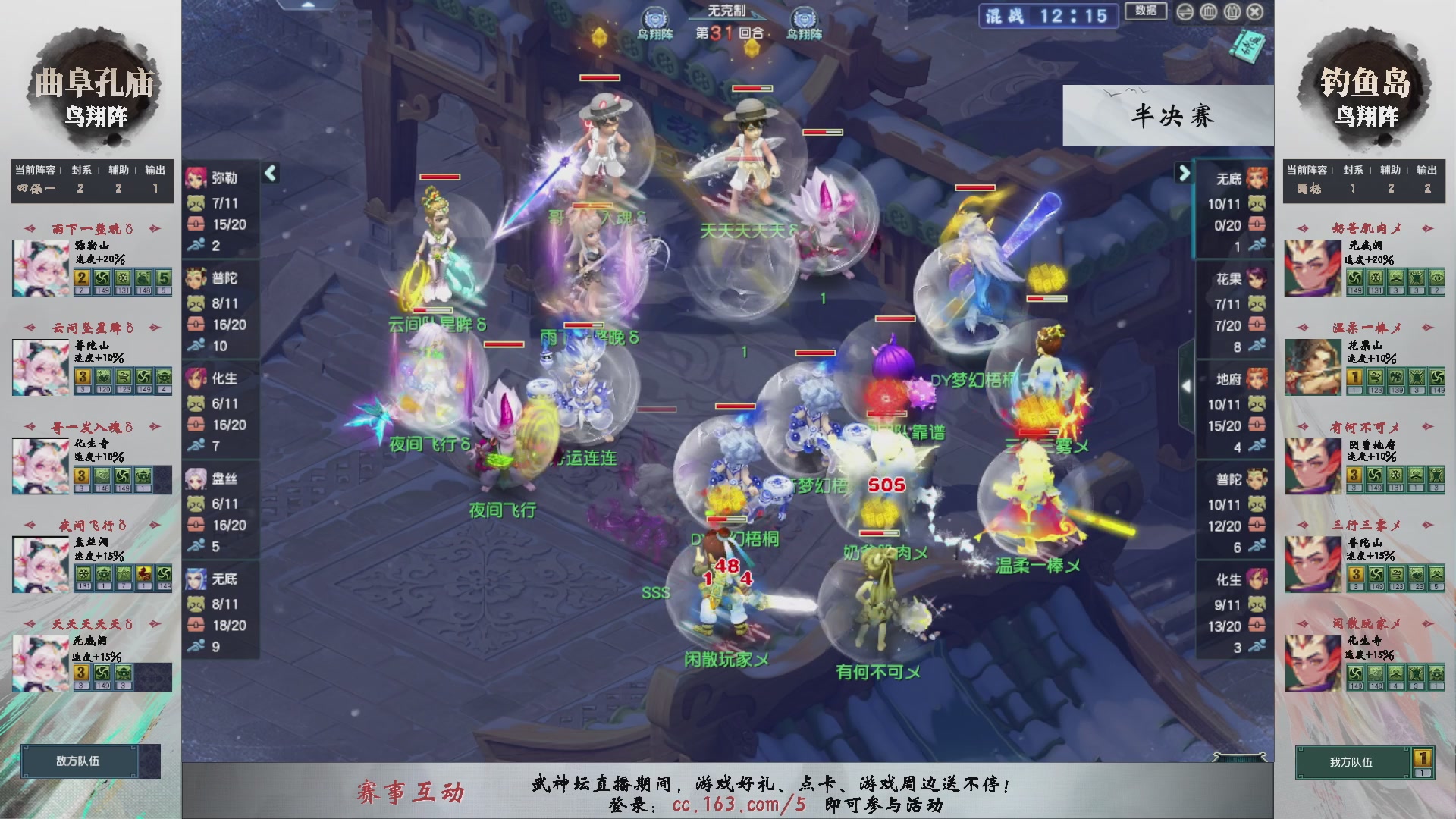Screen dimensions: 1456x819
Task: Toggle the 位 circular icon in the toolbar
Action: tap(1232, 12)
